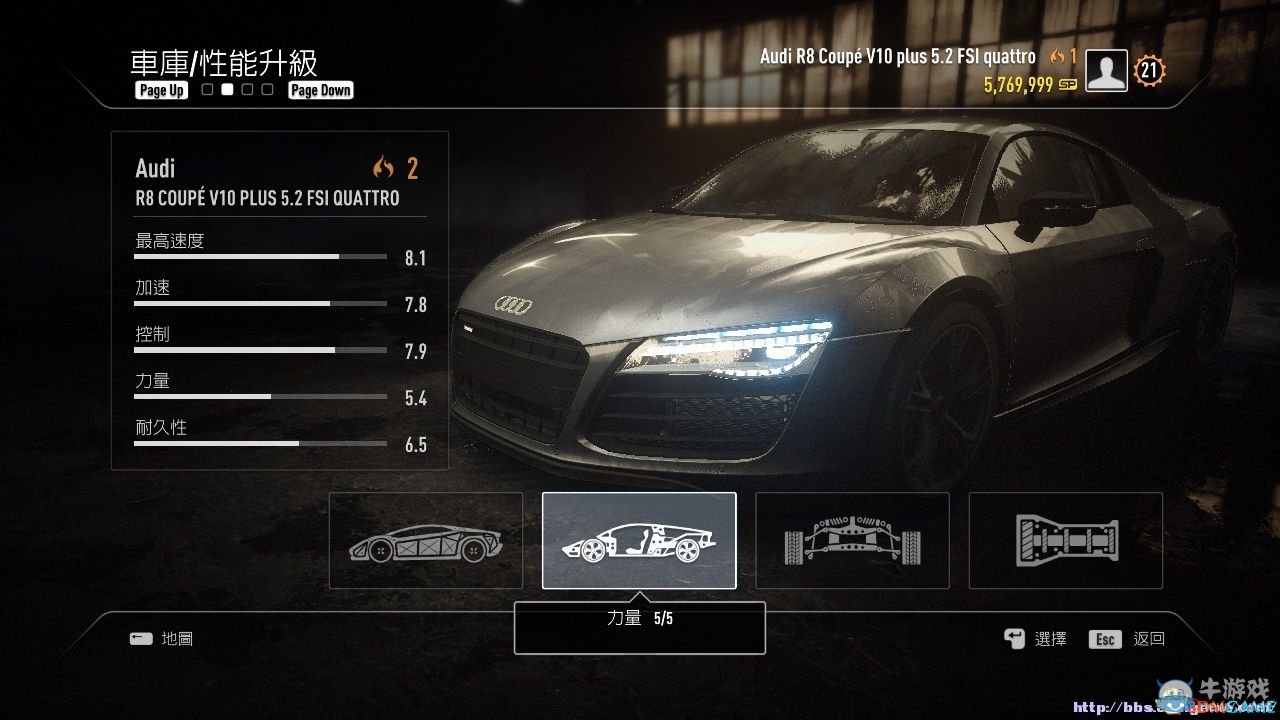Click the Page Up button
The width and height of the screenshot is (1280, 720).
click(x=160, y=90)
